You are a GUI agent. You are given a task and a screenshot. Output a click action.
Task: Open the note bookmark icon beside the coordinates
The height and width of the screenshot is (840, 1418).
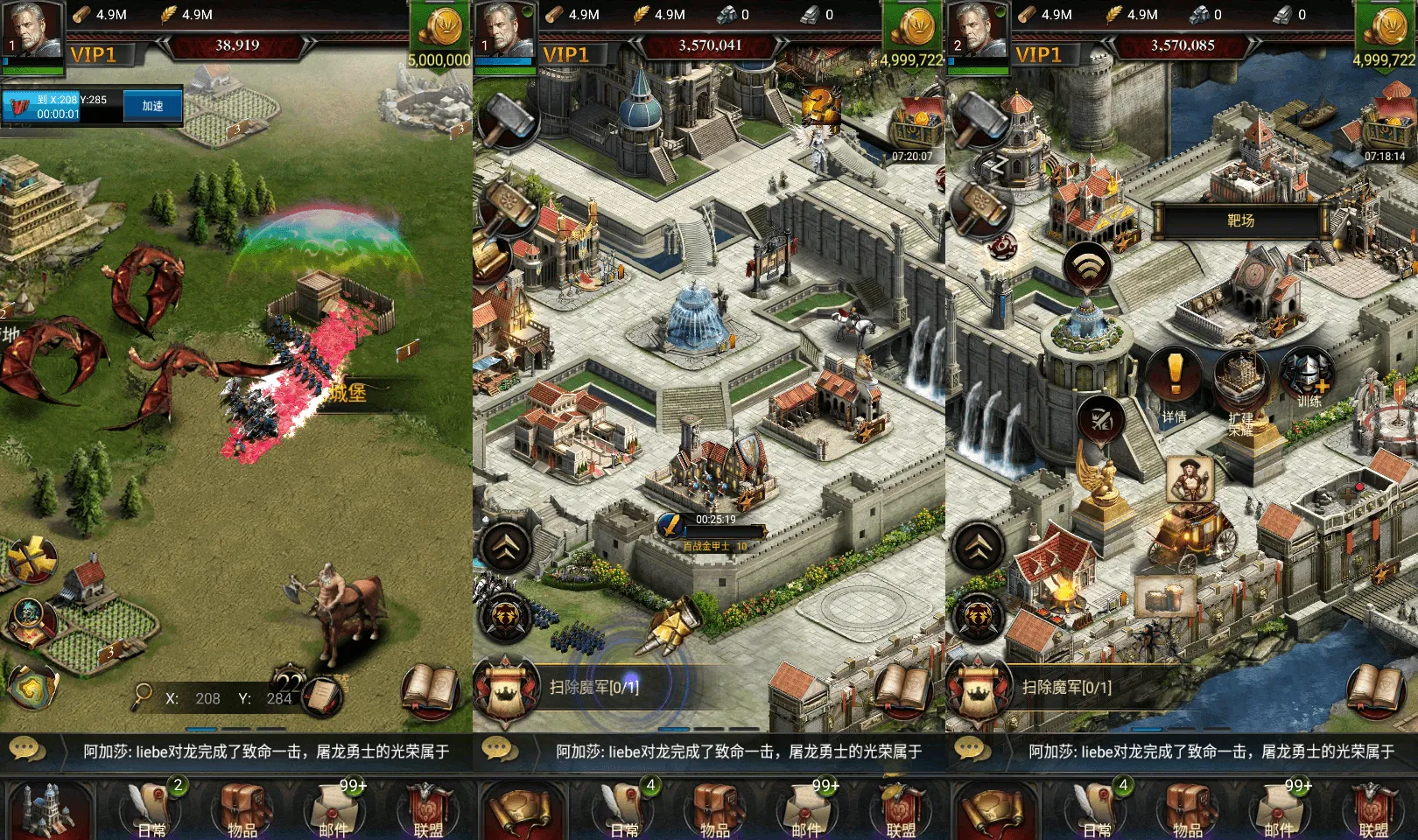323,696
